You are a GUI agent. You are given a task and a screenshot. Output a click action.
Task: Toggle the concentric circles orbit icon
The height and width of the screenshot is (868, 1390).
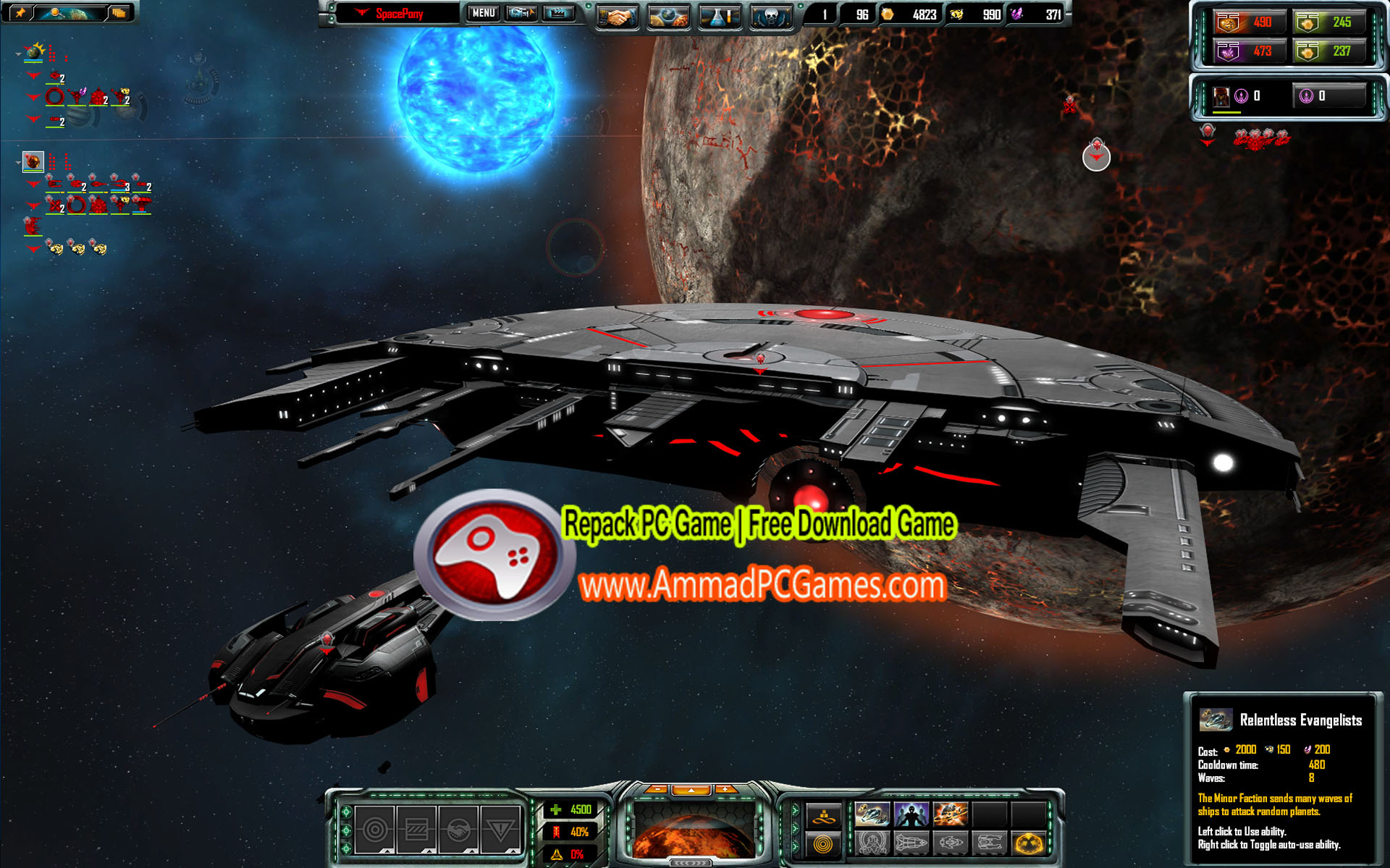823,843
